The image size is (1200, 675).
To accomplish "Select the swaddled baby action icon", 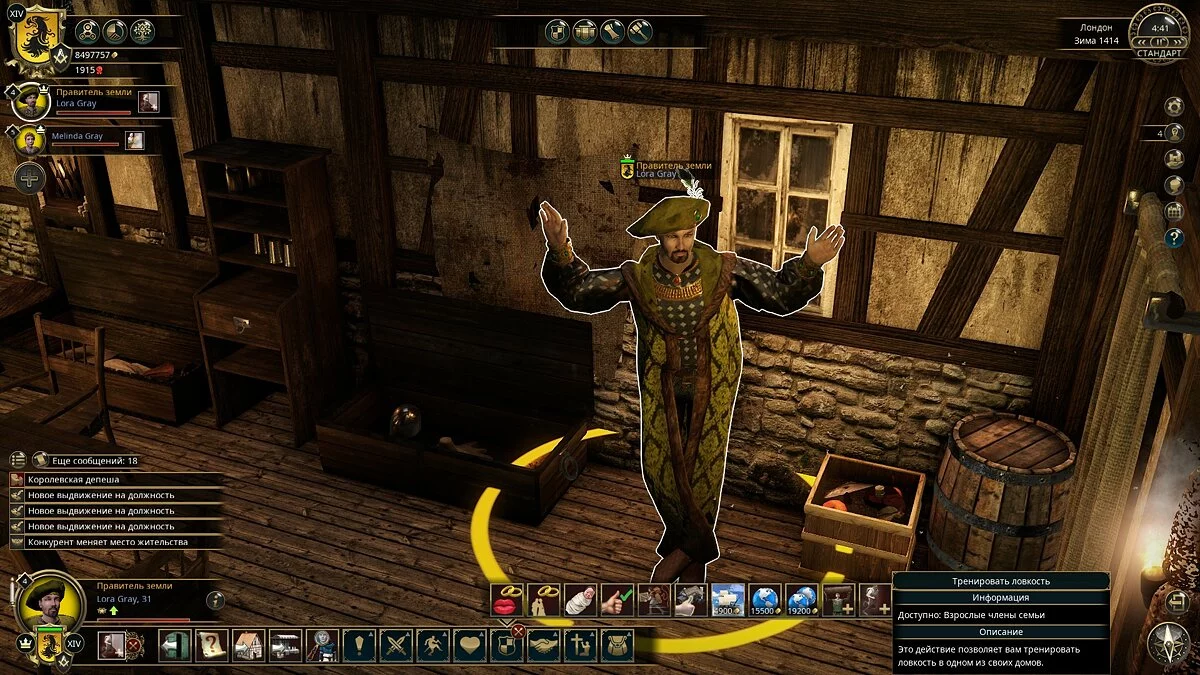I will coord(581,599).
